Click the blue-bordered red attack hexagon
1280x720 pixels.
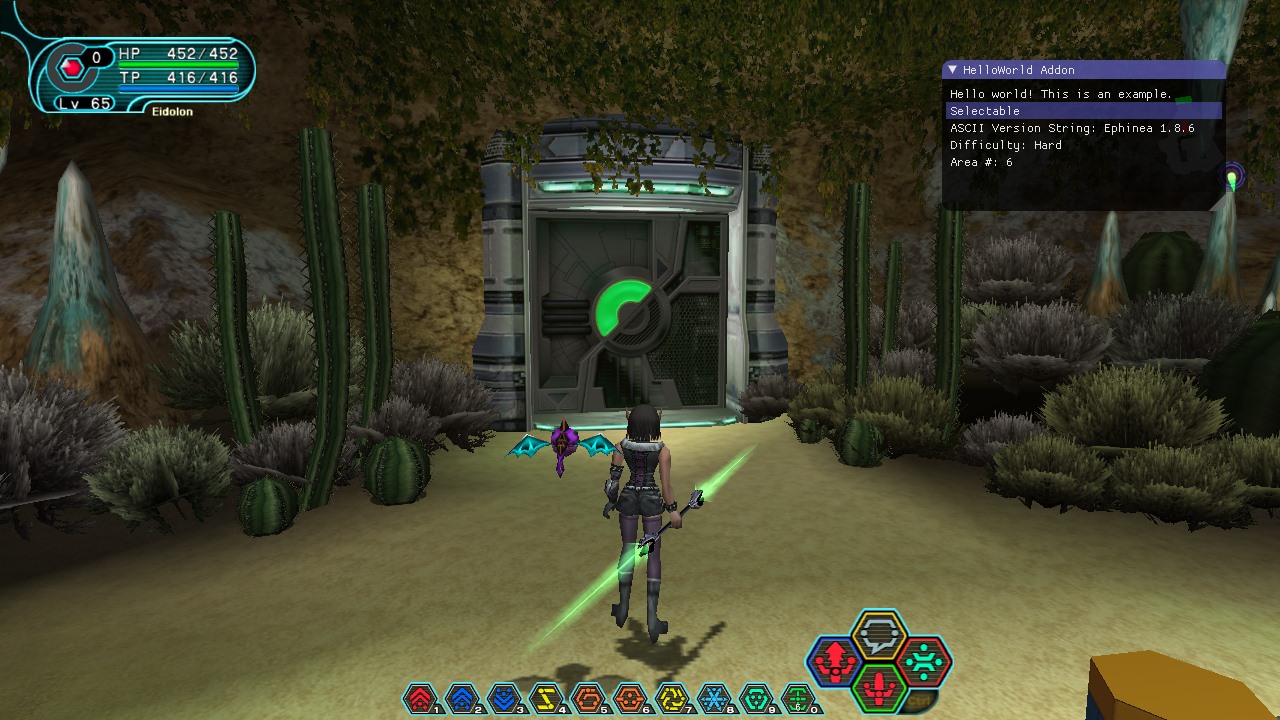point(834,660)
